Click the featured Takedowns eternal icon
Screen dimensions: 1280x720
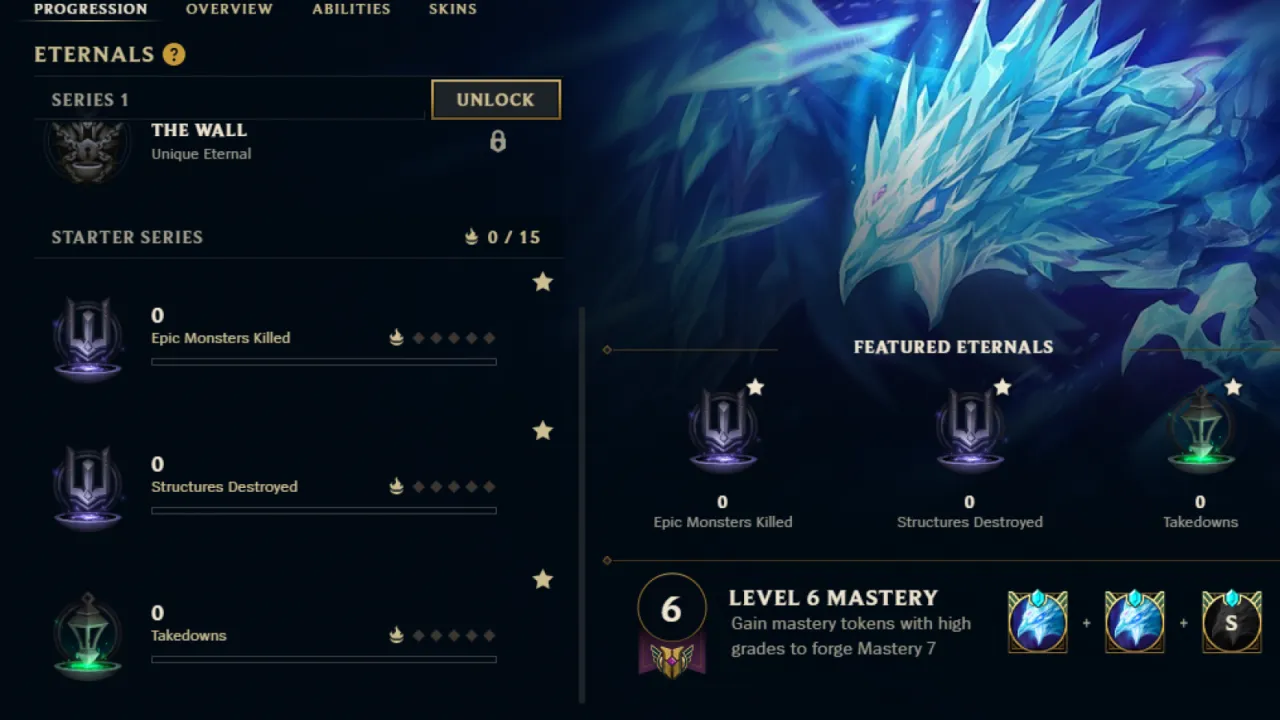1200,430
